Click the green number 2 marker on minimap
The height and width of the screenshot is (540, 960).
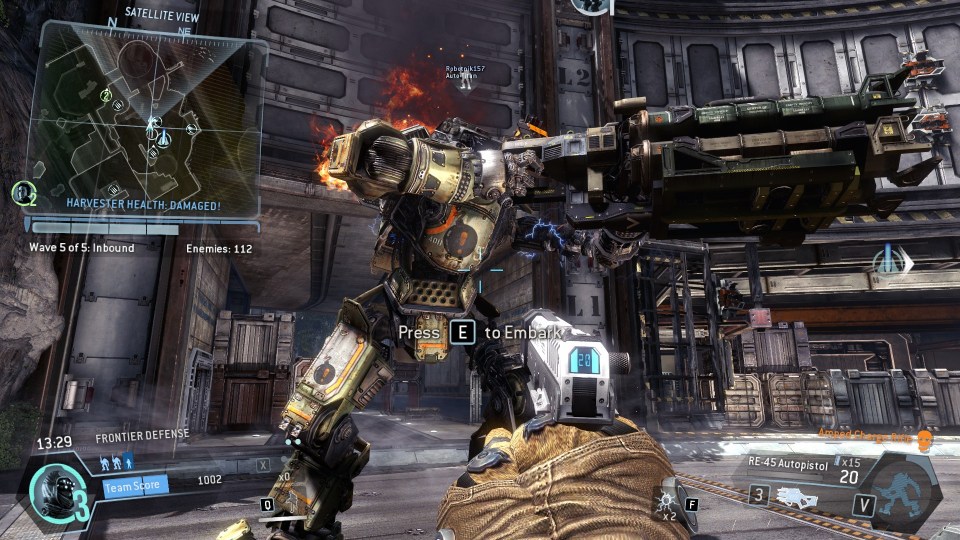click(105, 95)
